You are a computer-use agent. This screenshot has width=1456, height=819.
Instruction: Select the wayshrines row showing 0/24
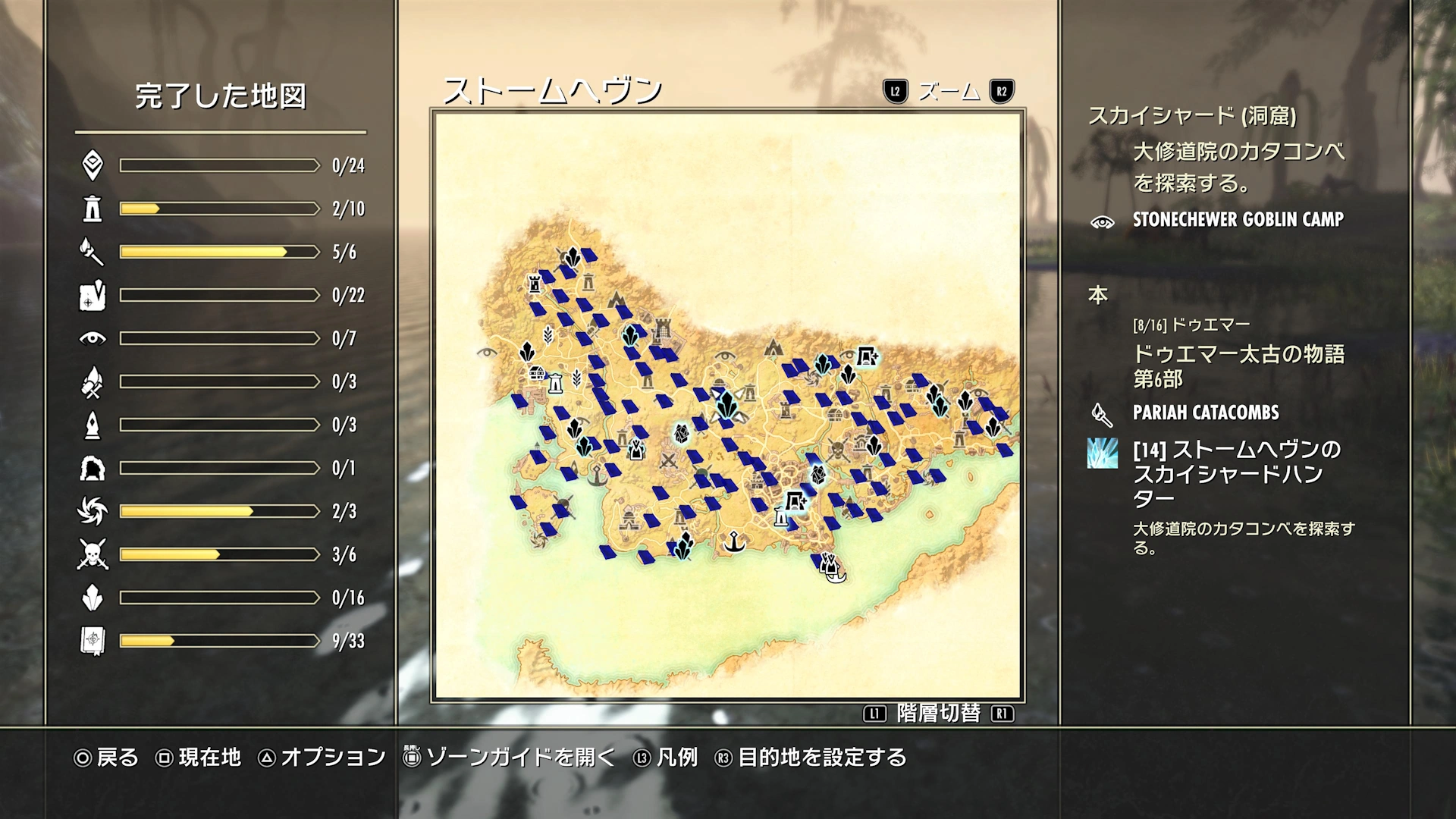click(220, 165)
